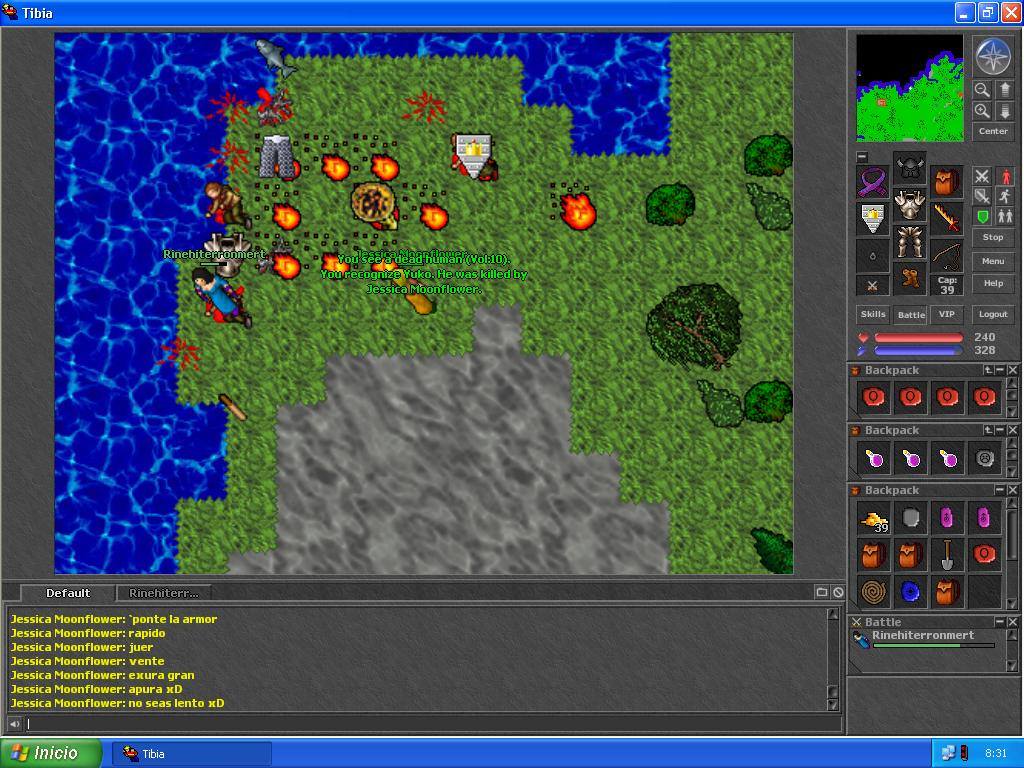
Task: Select the gold coins stack in backpack
Action: [x=873, y=519]
